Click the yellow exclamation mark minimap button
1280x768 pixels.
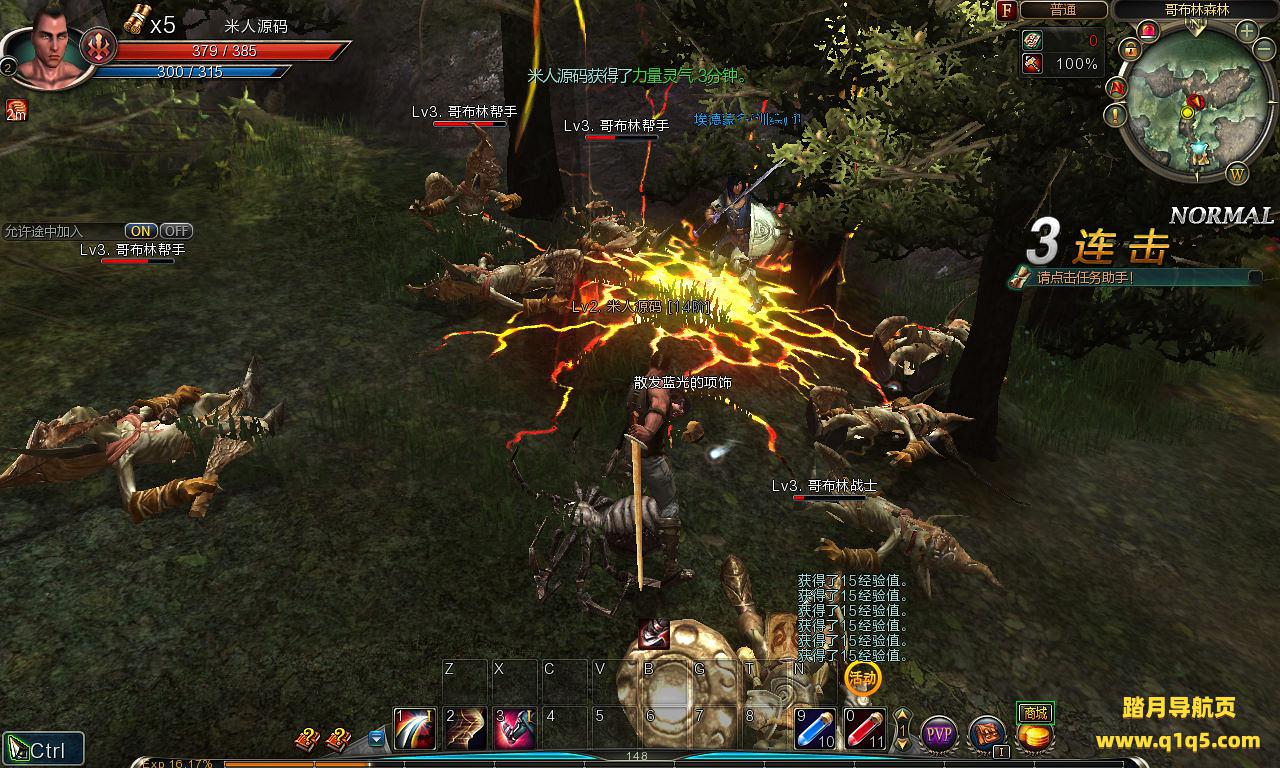tap(1116, 115)
